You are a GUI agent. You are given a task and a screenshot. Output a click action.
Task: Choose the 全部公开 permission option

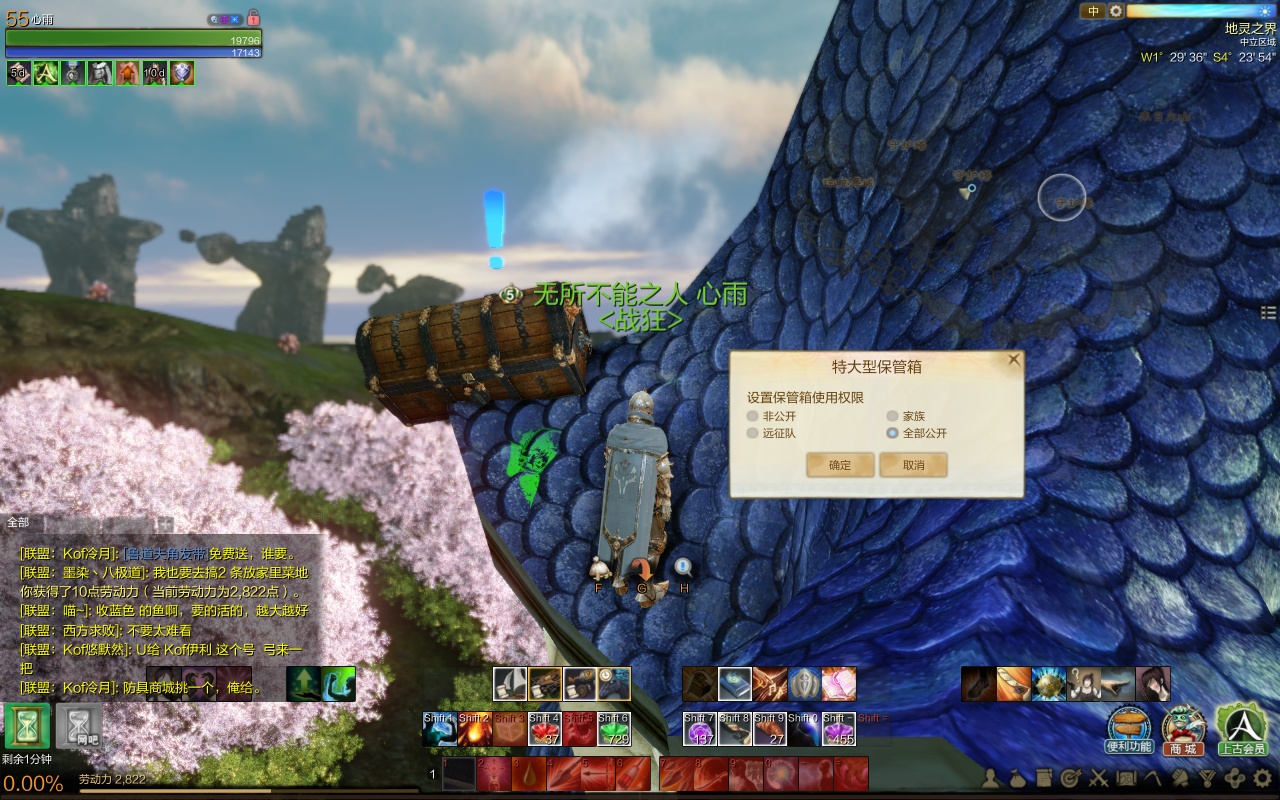tap(892, 433)
